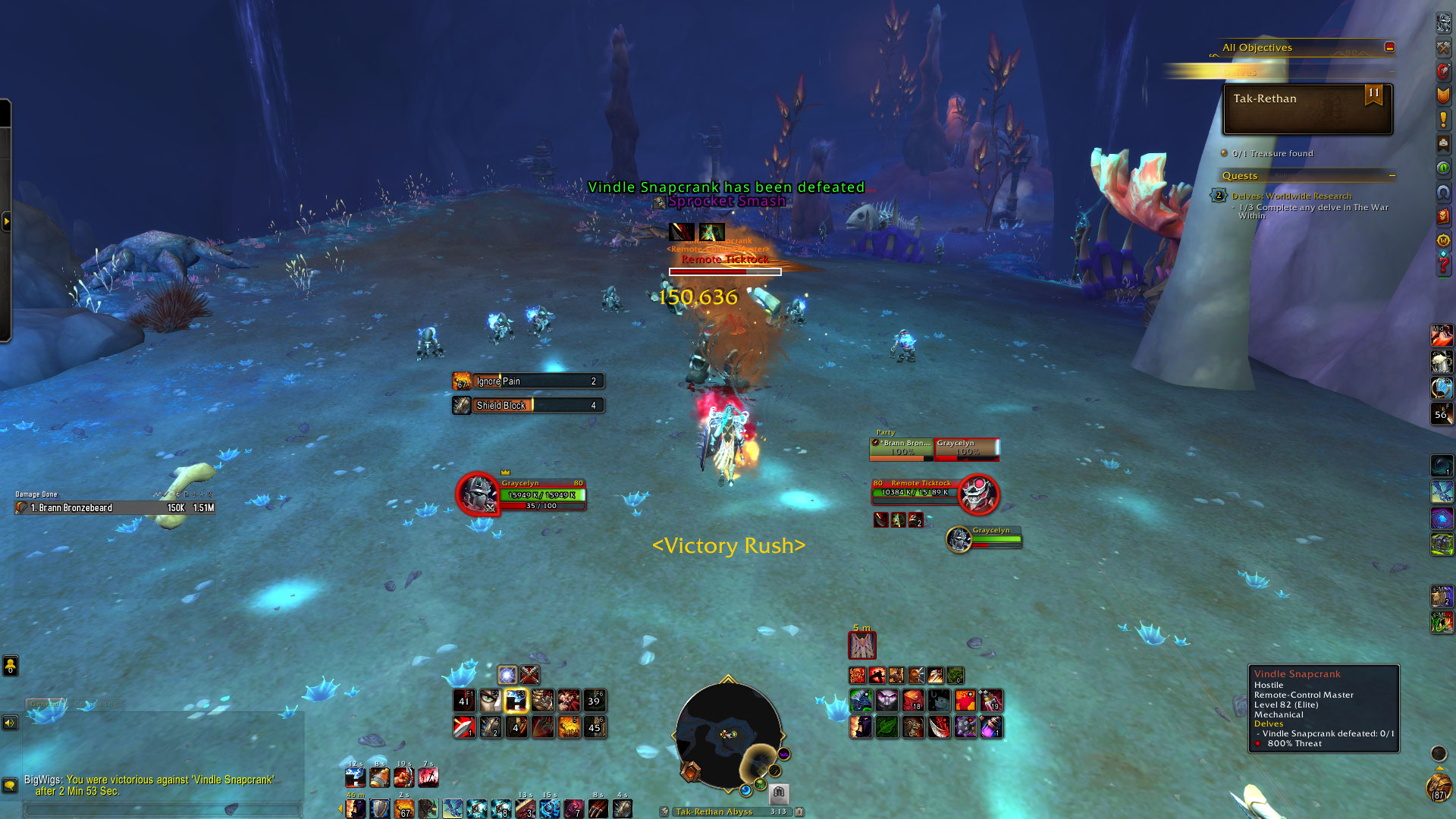Select Brann Bronzebeard damage meter row
1456x819 pixels.
pyautogui.click(x=115, y=507)
